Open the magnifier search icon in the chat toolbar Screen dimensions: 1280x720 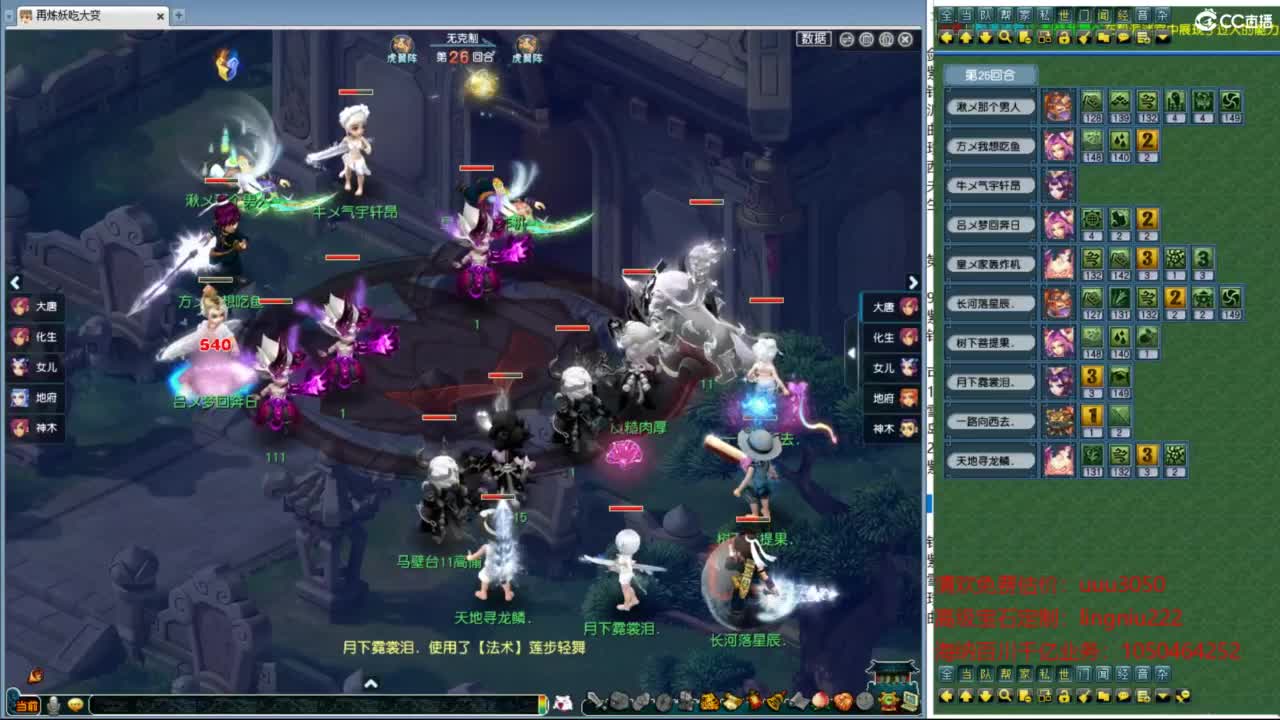pyautogui.click(x=1004, y=37)
